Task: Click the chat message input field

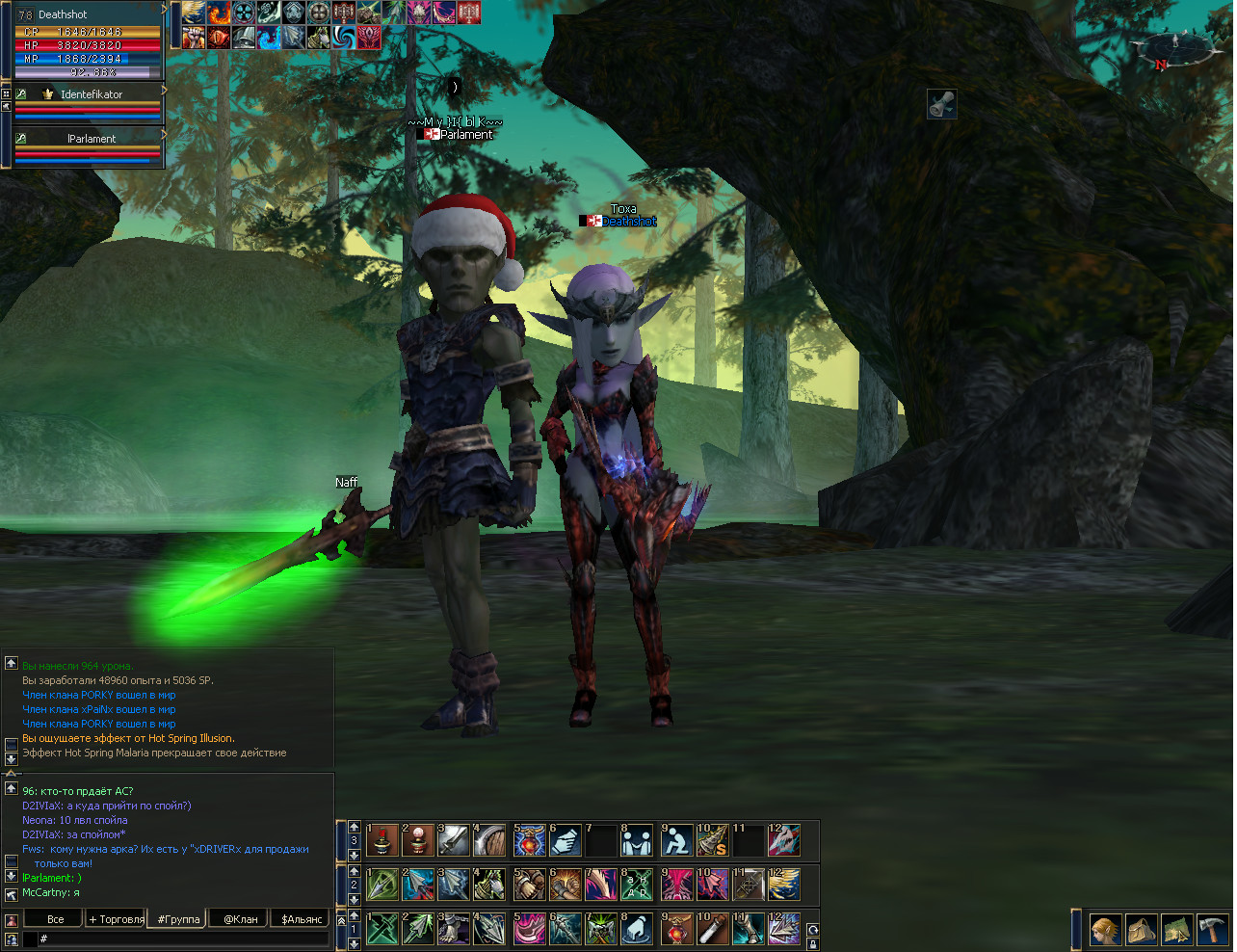Action: coord(183,939)
